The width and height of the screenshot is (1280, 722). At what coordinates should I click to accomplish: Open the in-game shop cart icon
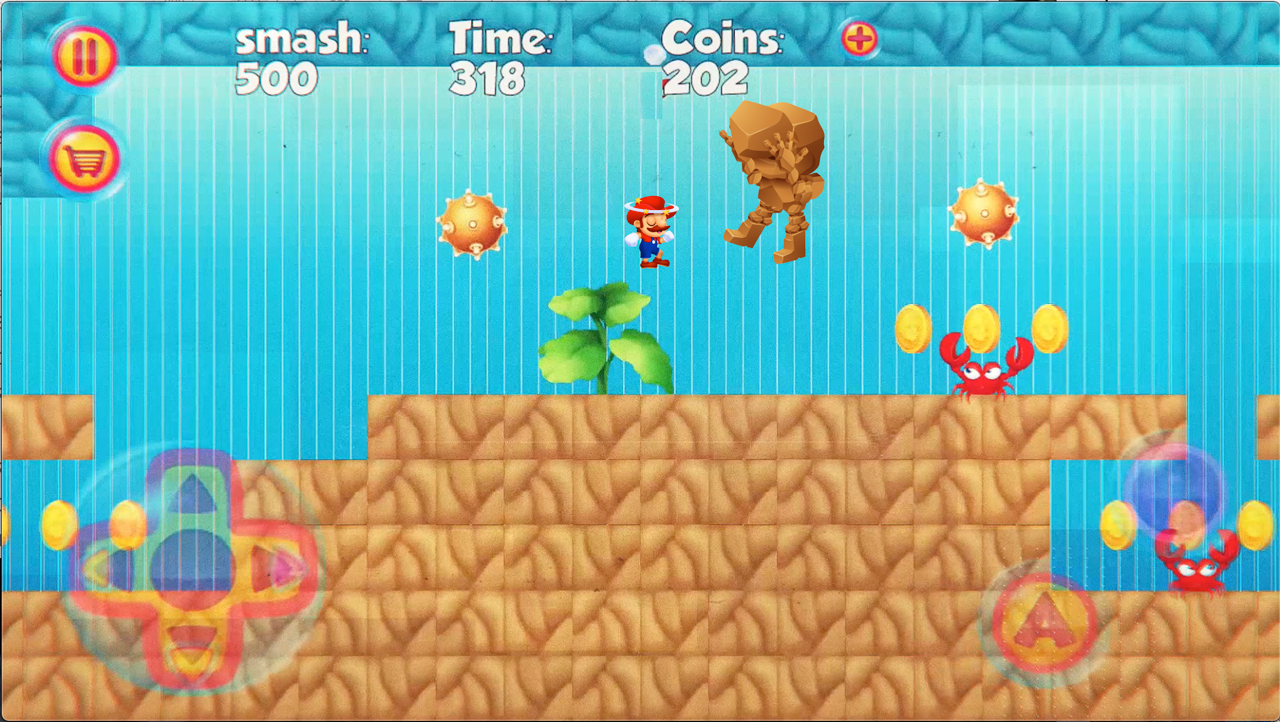click(x=84, y=158)
